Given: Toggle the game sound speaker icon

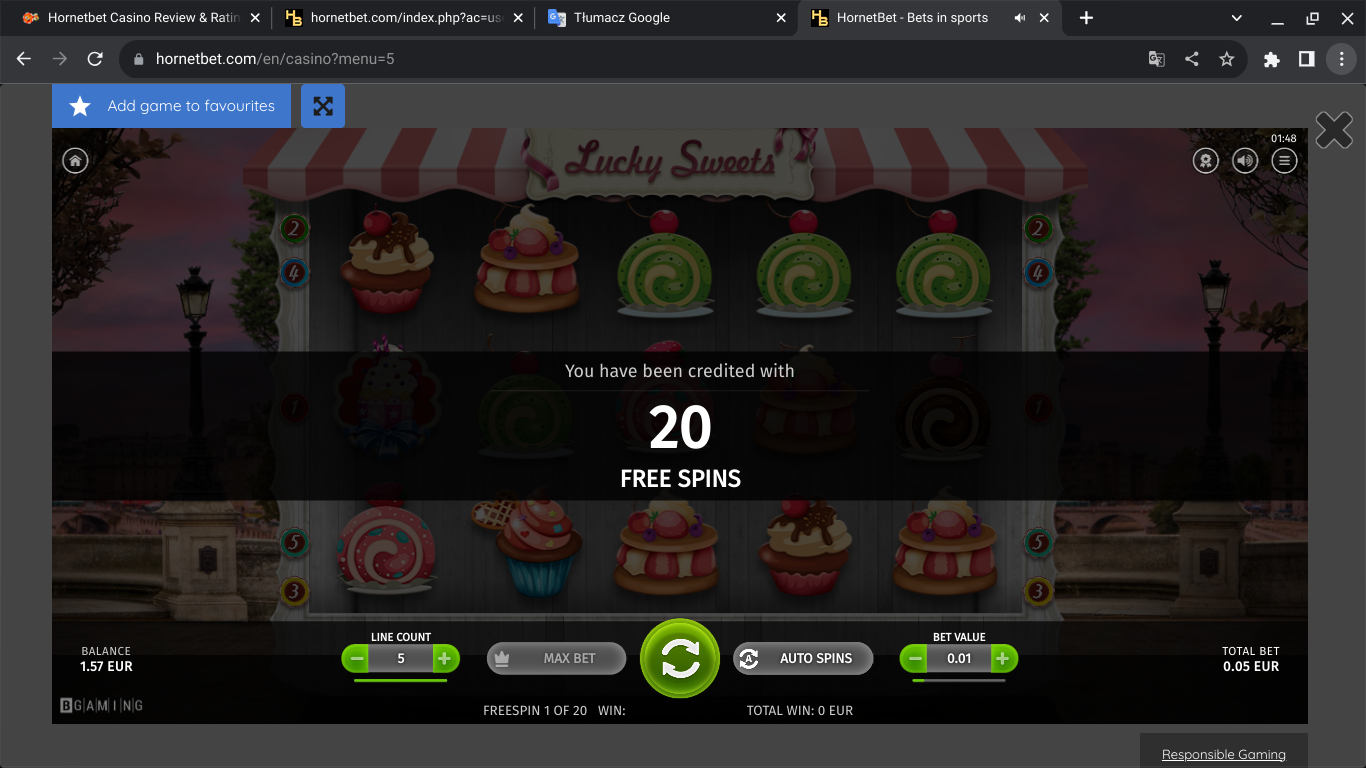Looking at the screenshot, I should (1245, 160).
